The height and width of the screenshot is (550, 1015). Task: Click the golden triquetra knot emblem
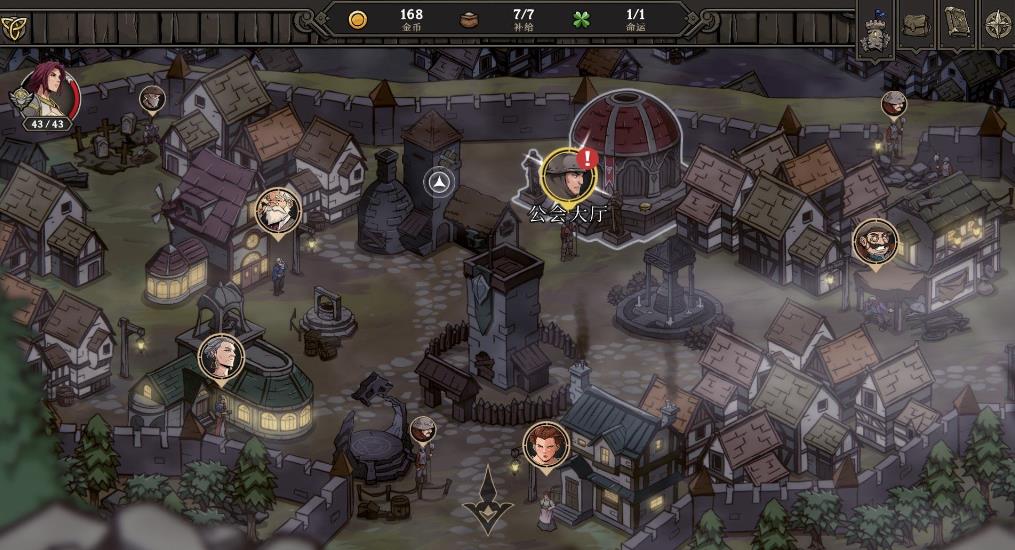(x=15, y=25)
